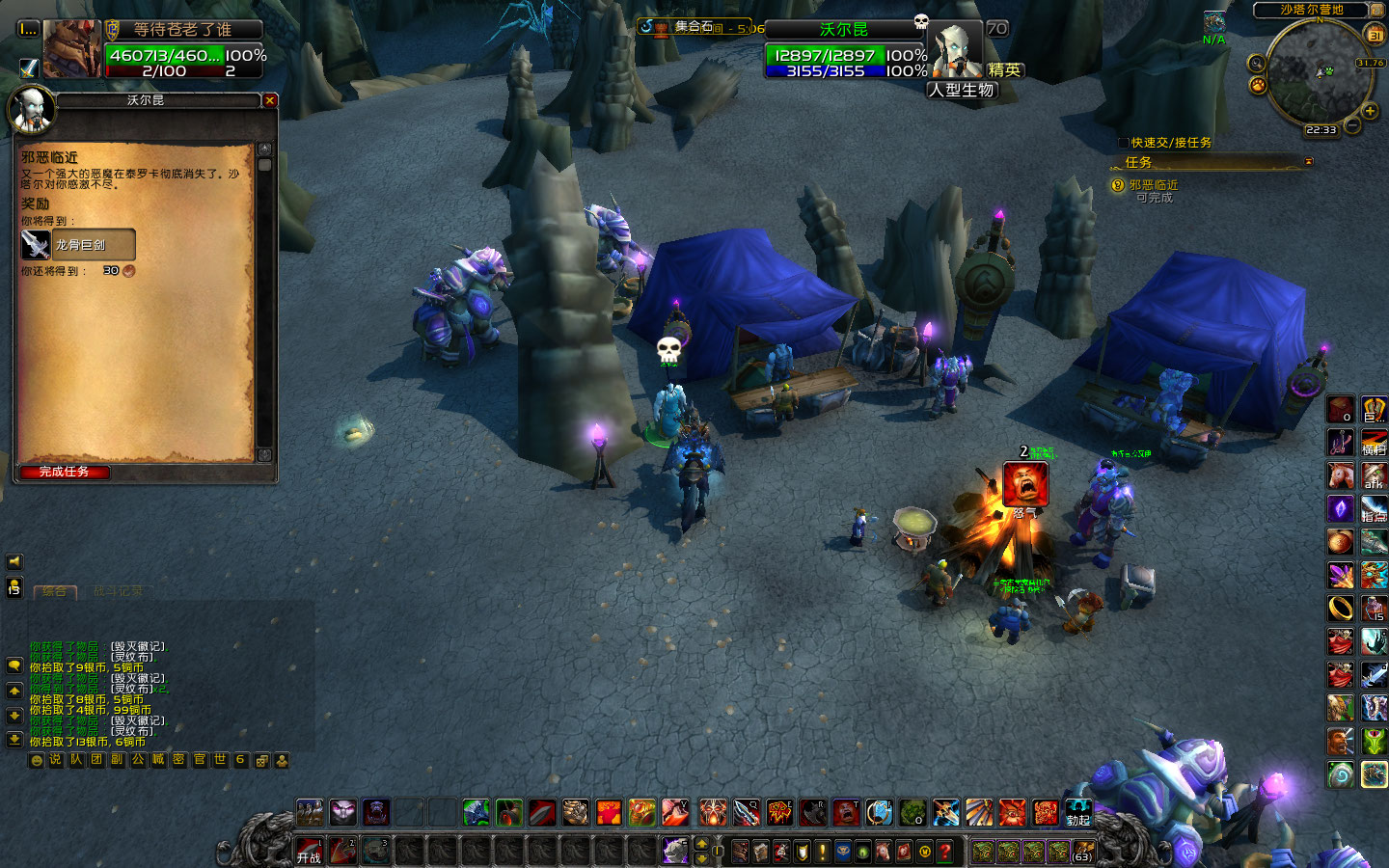Use the 开战 action bar ability
This screenshot has height=868, width=1389.
click(309, 851)
